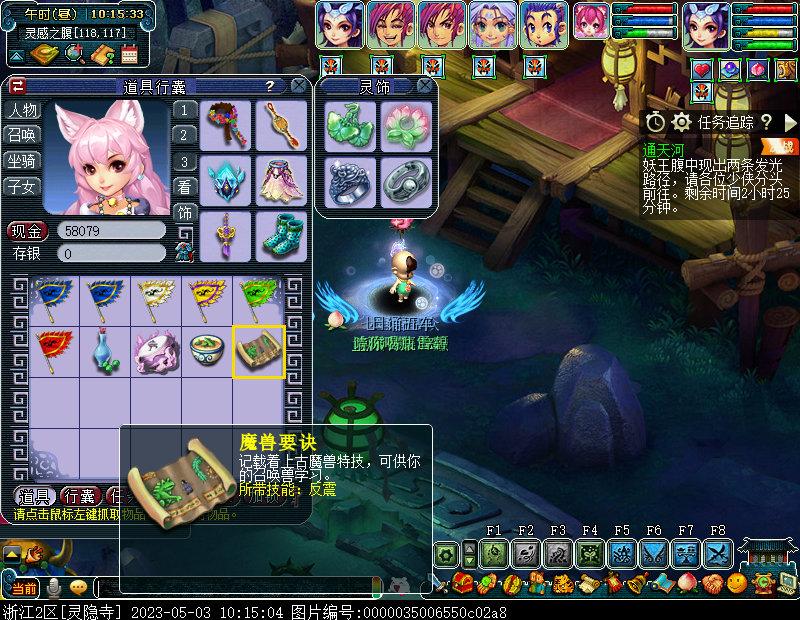
Task: Click the inventory help question mark
Action: (269, 86)
